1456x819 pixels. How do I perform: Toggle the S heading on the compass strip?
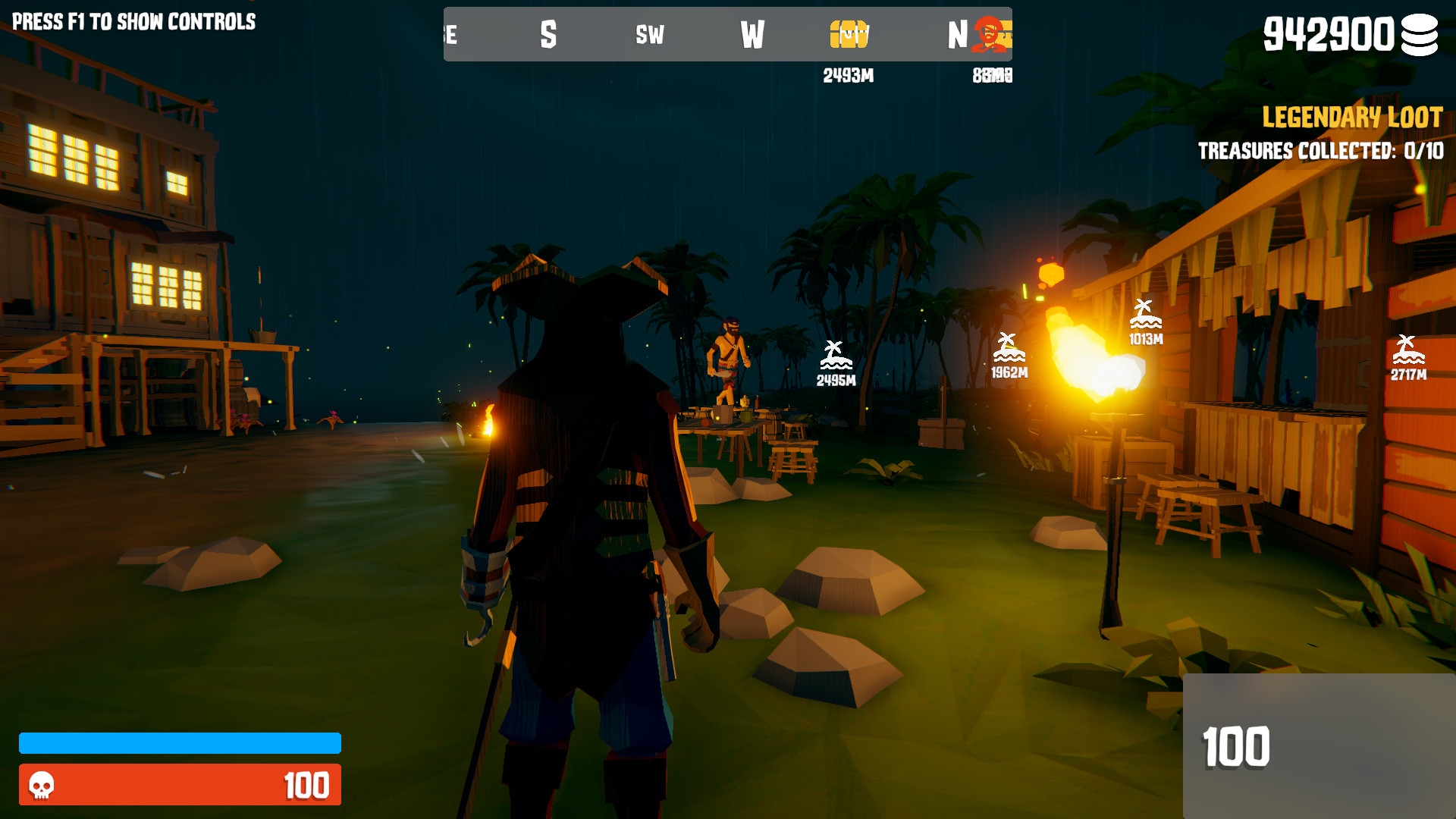[x=548, y=35]
